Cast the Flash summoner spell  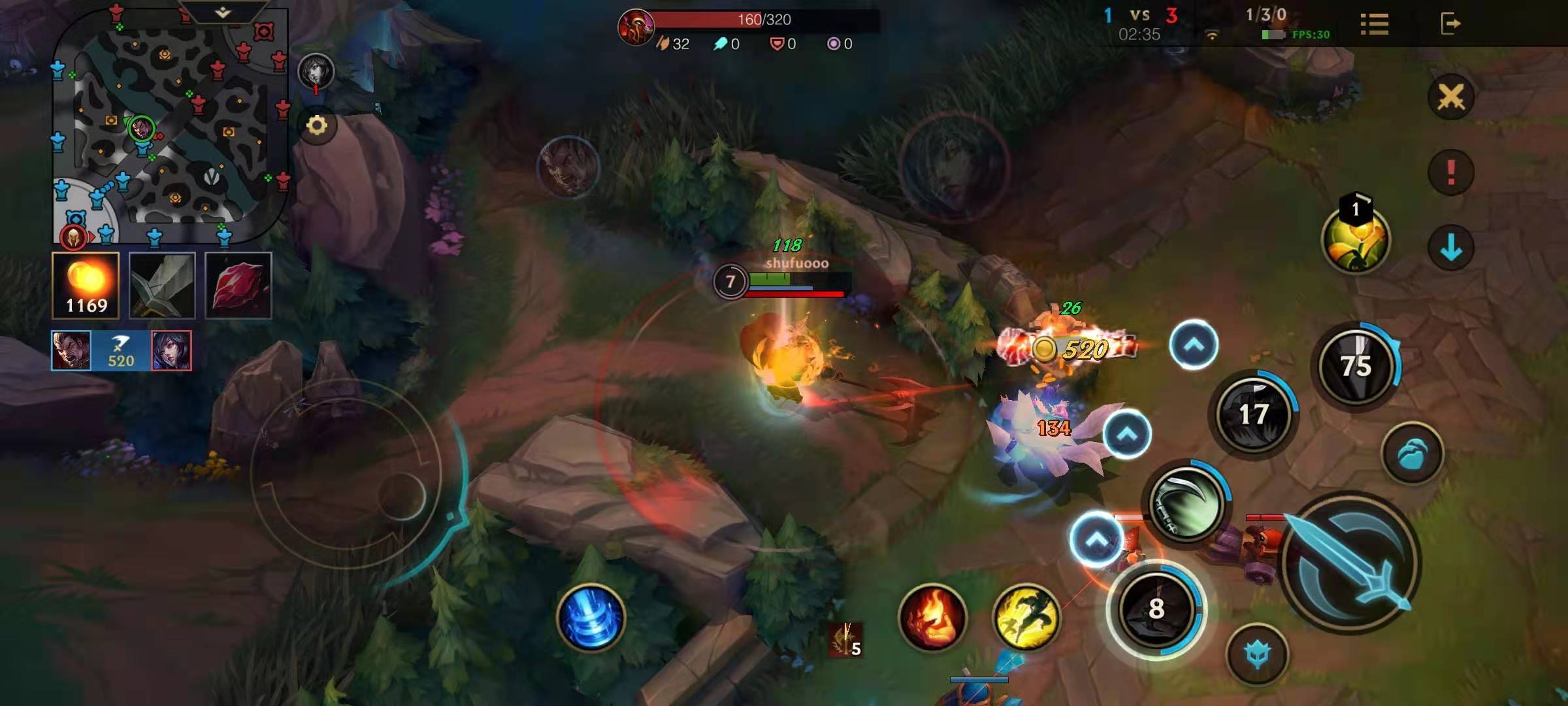(1026, 617)
